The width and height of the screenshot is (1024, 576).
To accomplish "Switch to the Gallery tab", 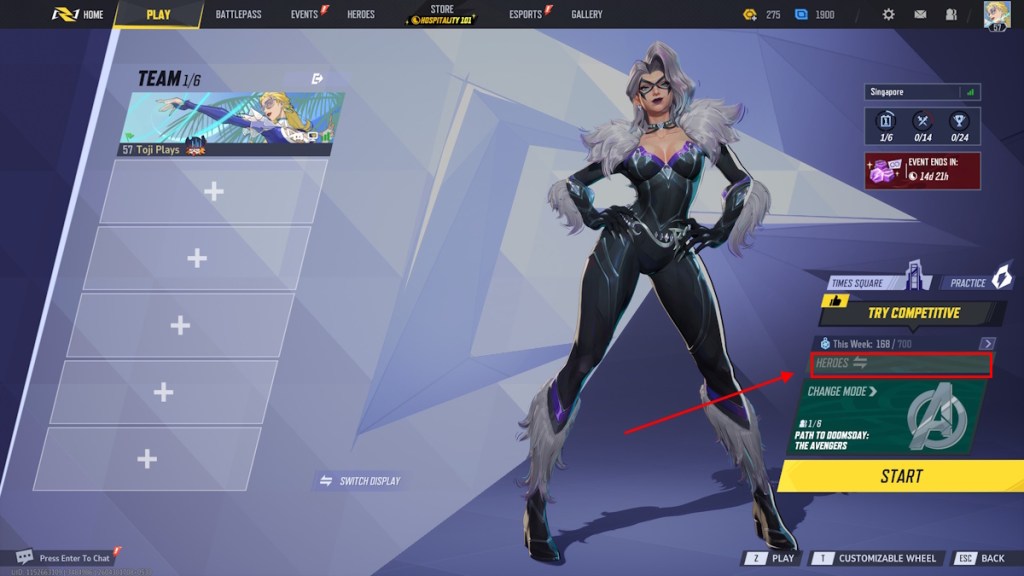I will click(x=587, y=14).
